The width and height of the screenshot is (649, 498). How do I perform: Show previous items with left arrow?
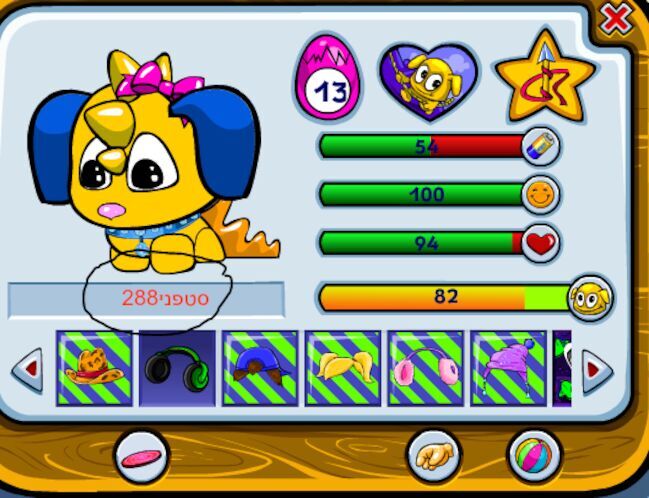point(28,369)
